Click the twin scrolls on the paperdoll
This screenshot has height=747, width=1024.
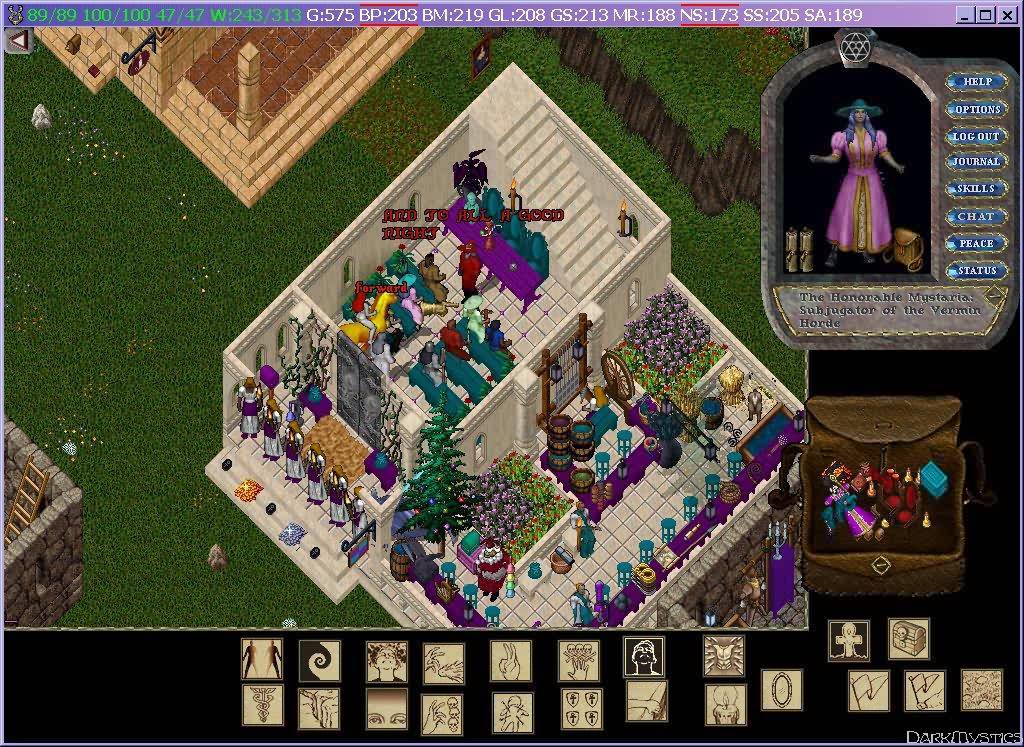[x=798, y=249]
